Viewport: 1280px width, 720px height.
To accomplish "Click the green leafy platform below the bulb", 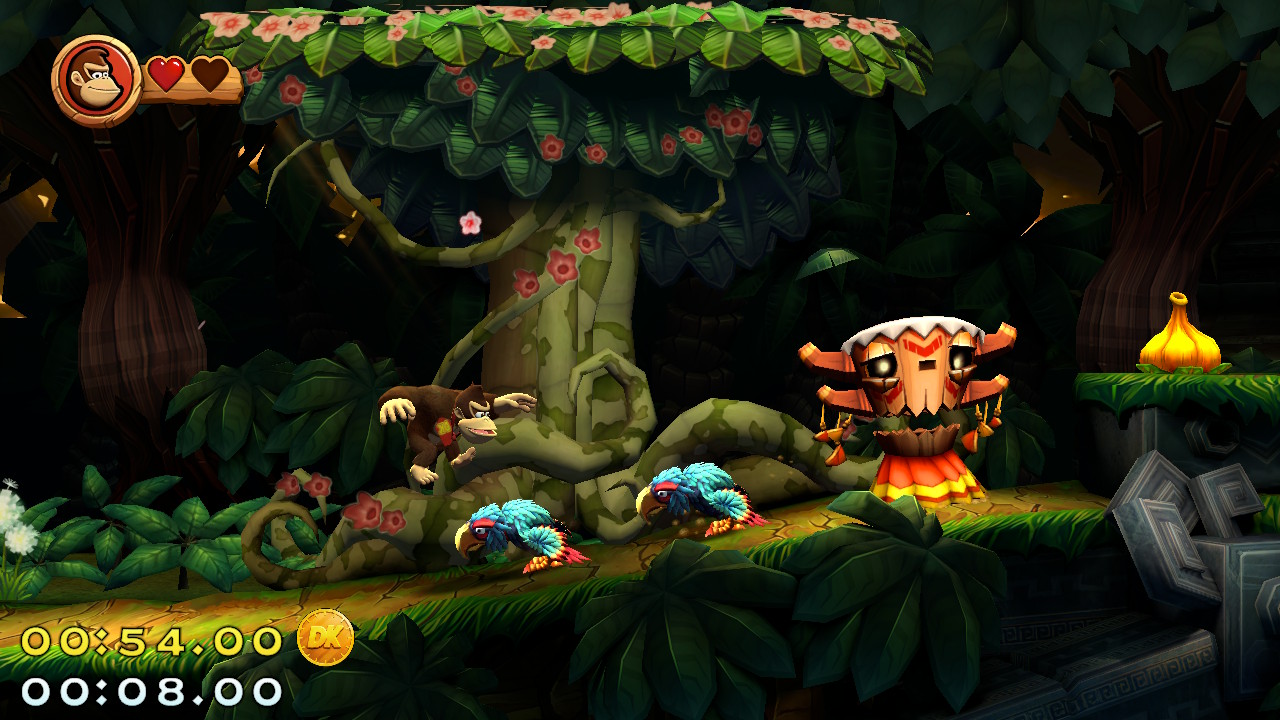I will coord(1180,388).
